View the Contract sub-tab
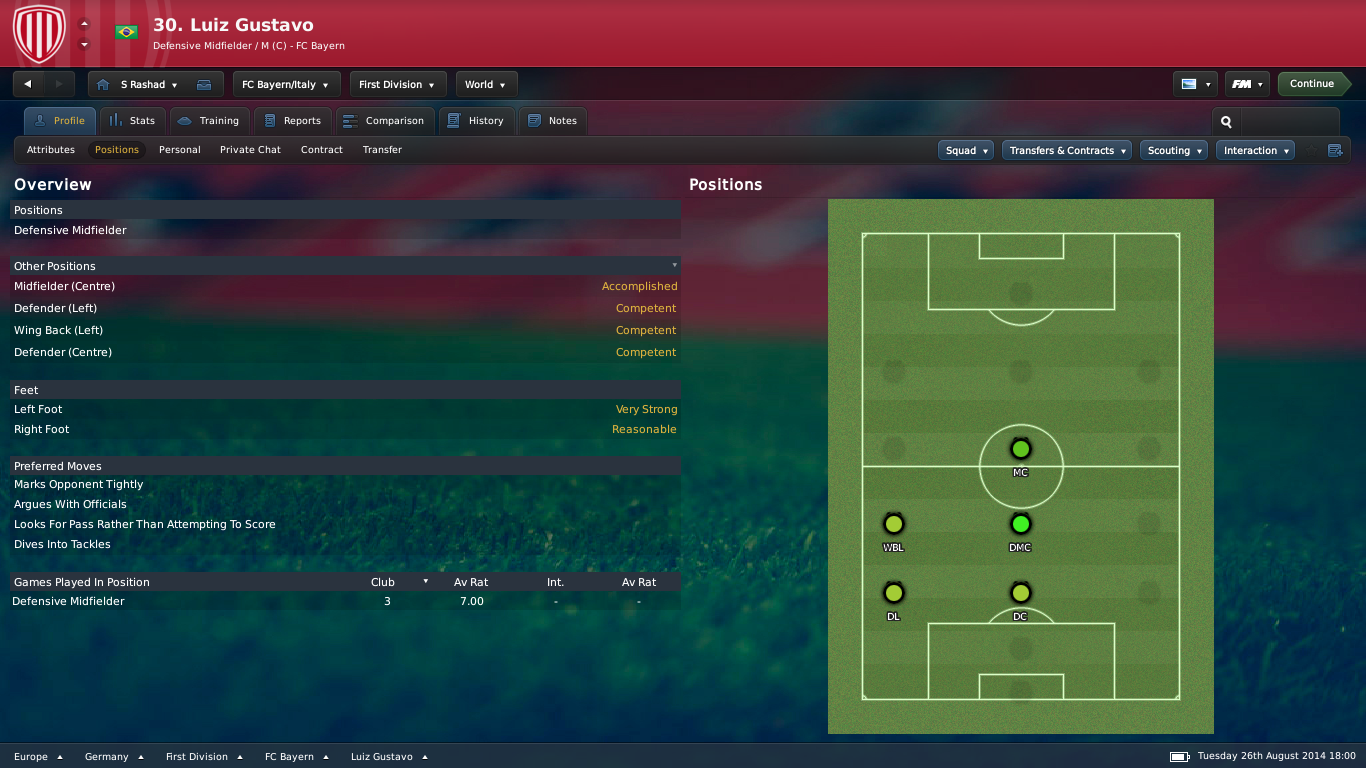The image size is (1366, 768). coord(322,150)
